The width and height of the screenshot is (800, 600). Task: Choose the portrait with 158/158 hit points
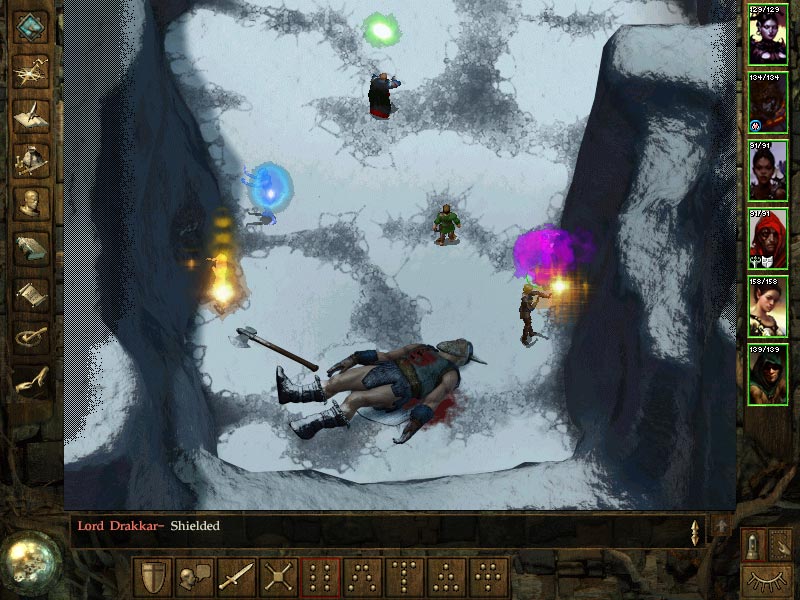[767, 306]
